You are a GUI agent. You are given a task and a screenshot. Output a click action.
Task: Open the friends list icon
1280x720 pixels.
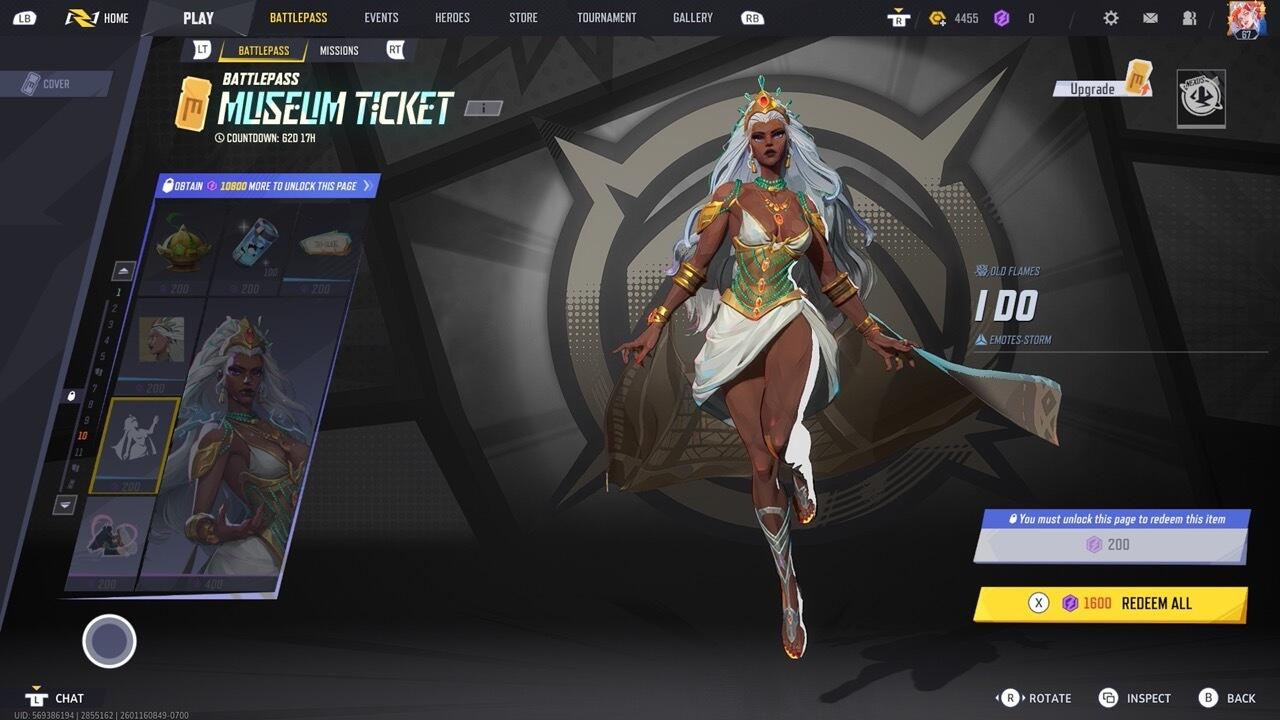click(x=1189, y=18)
